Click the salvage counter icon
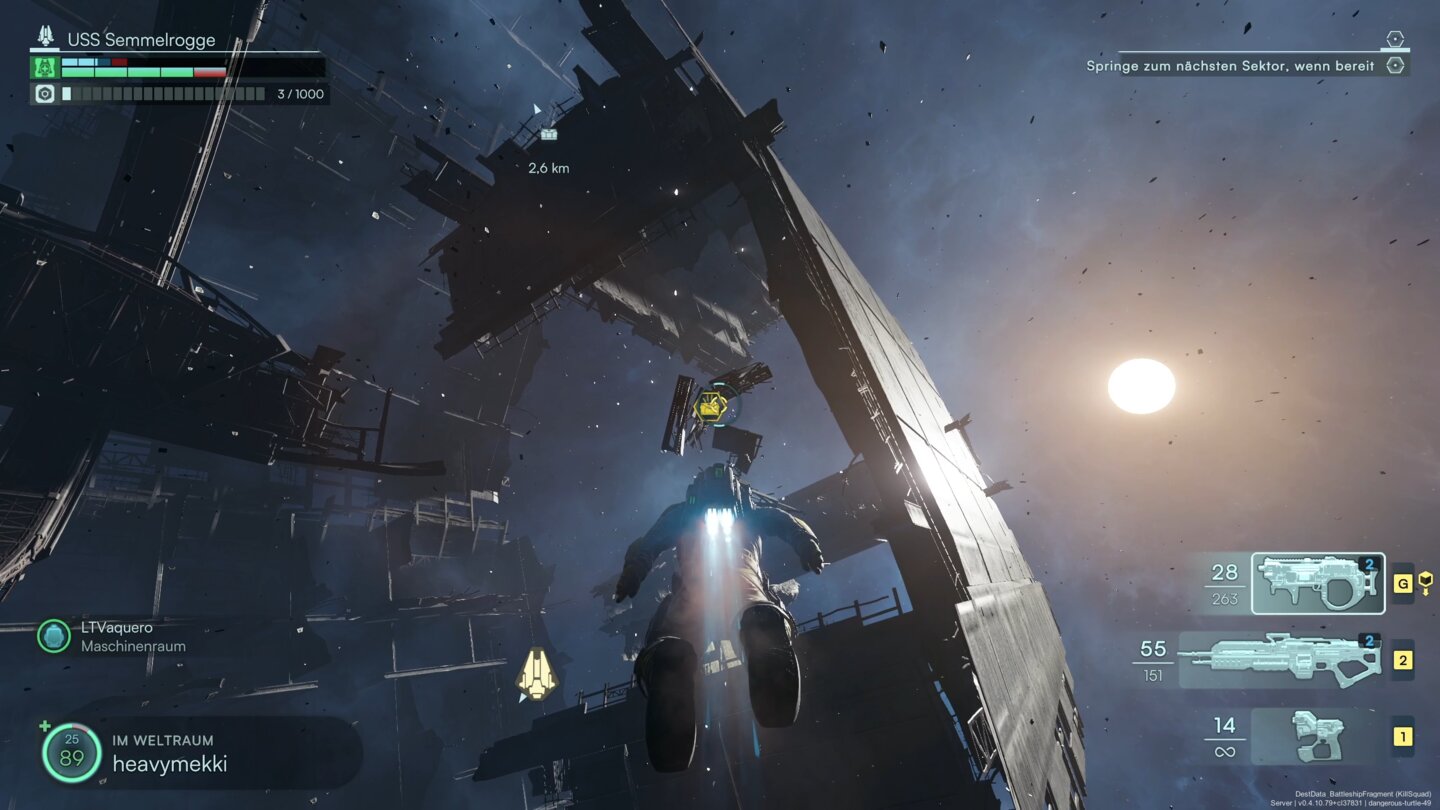Screen dimensions: 1440x810 pyautogui.click(x=44, y=94)
